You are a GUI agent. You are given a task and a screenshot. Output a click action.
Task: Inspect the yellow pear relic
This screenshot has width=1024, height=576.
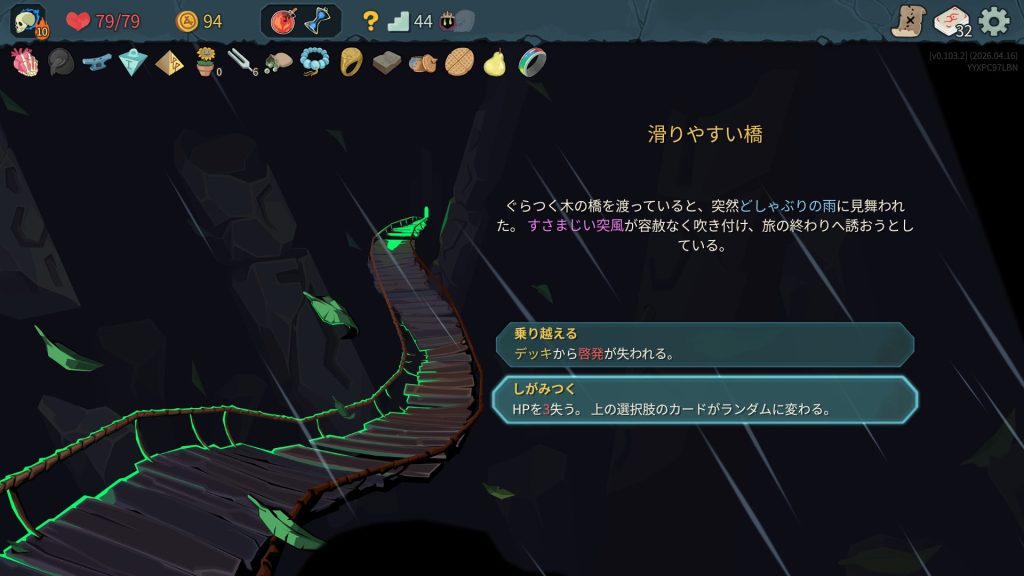[x=495, y=63]
